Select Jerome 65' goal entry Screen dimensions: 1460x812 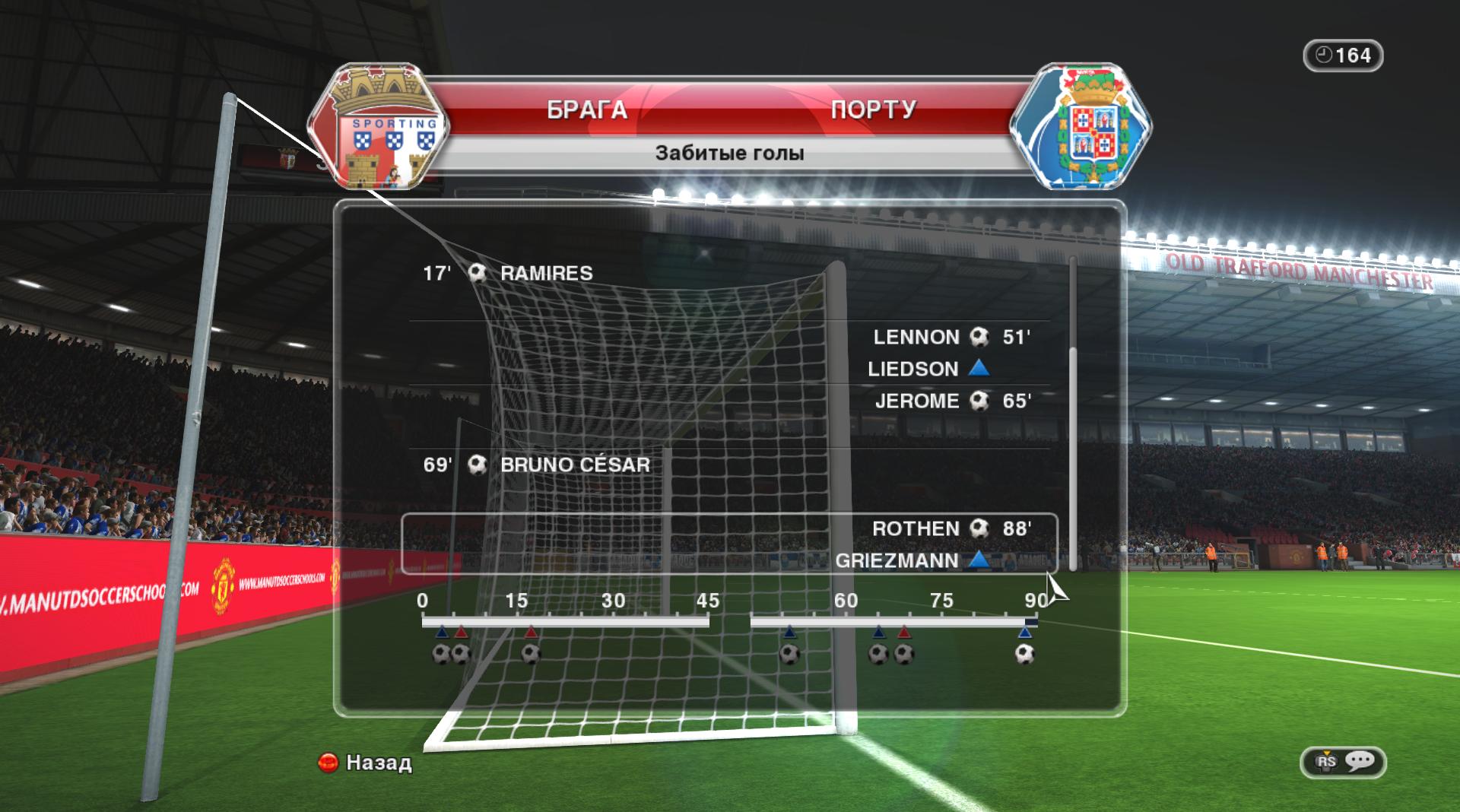pyautogui.click(x=952, y=401)
